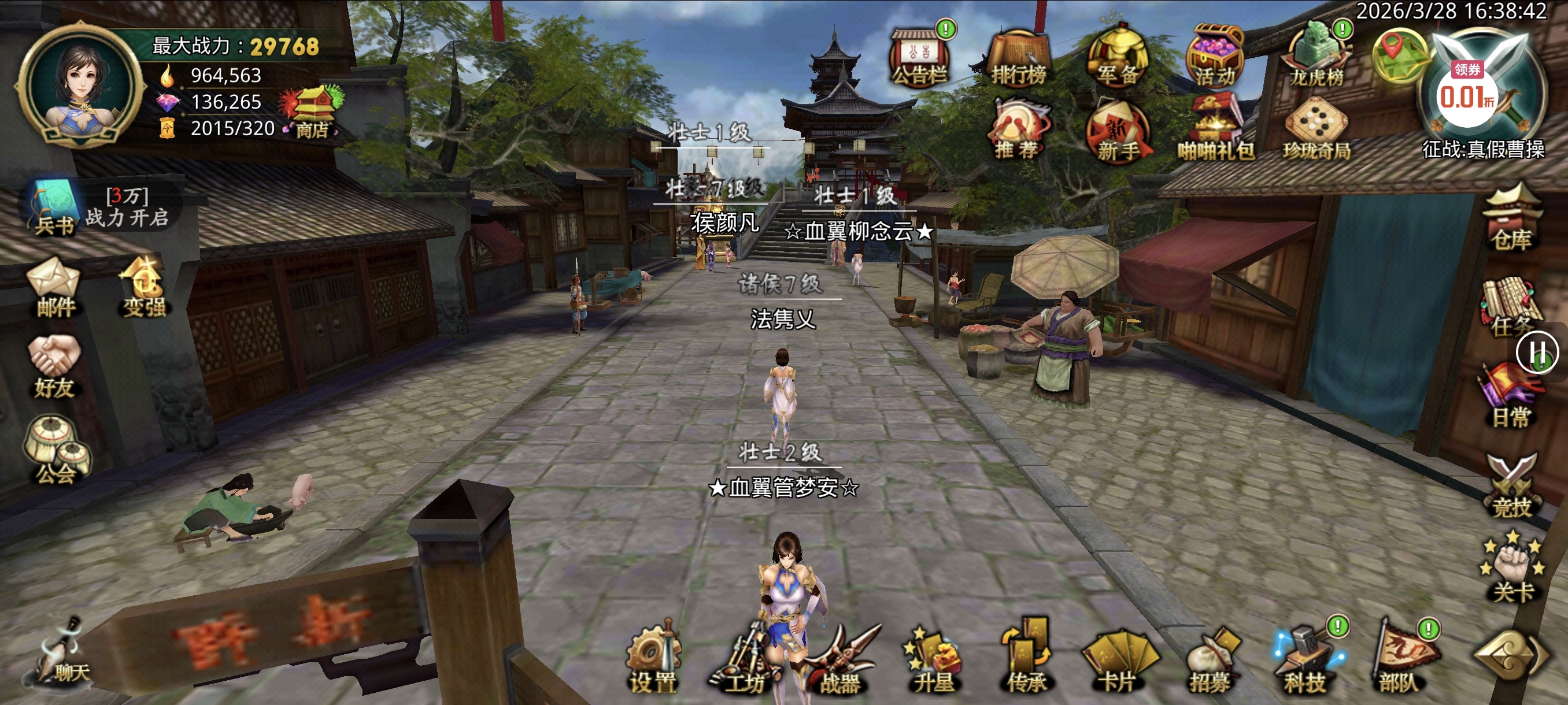
Task: Open the 设置 settings menu
Action: coord(653,659)
